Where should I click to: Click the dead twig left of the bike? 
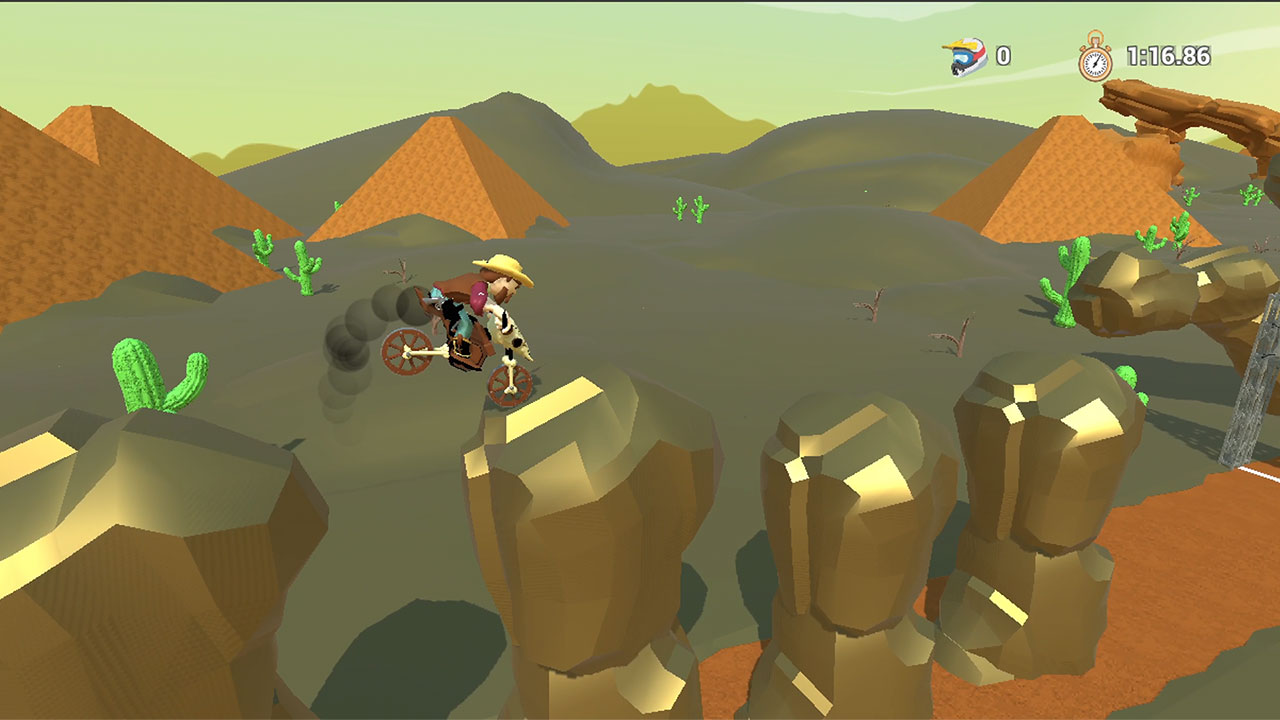[x=400, y=270]
